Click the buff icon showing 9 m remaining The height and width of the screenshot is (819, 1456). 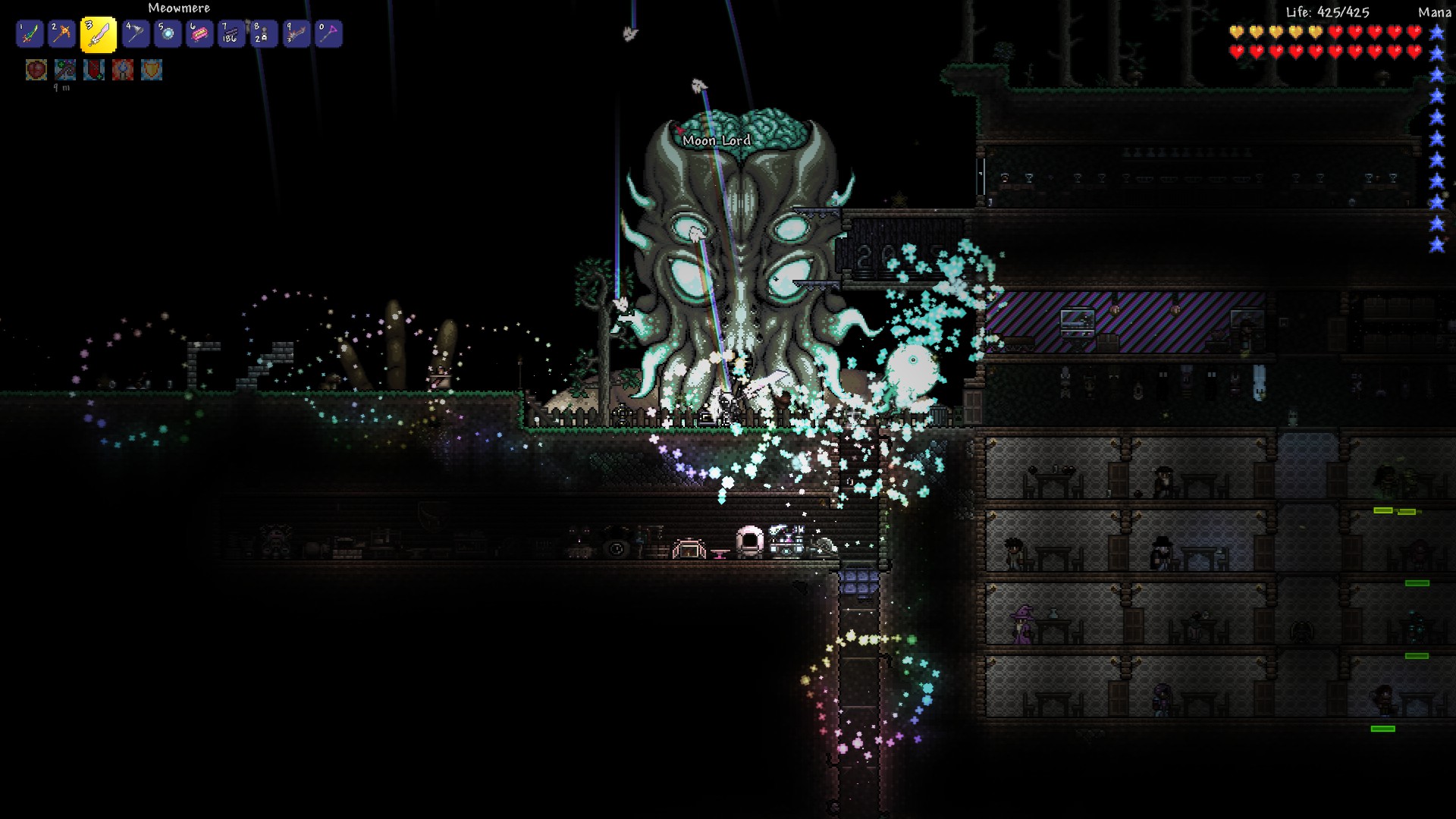pyautogui.click(x=65, y=70)
